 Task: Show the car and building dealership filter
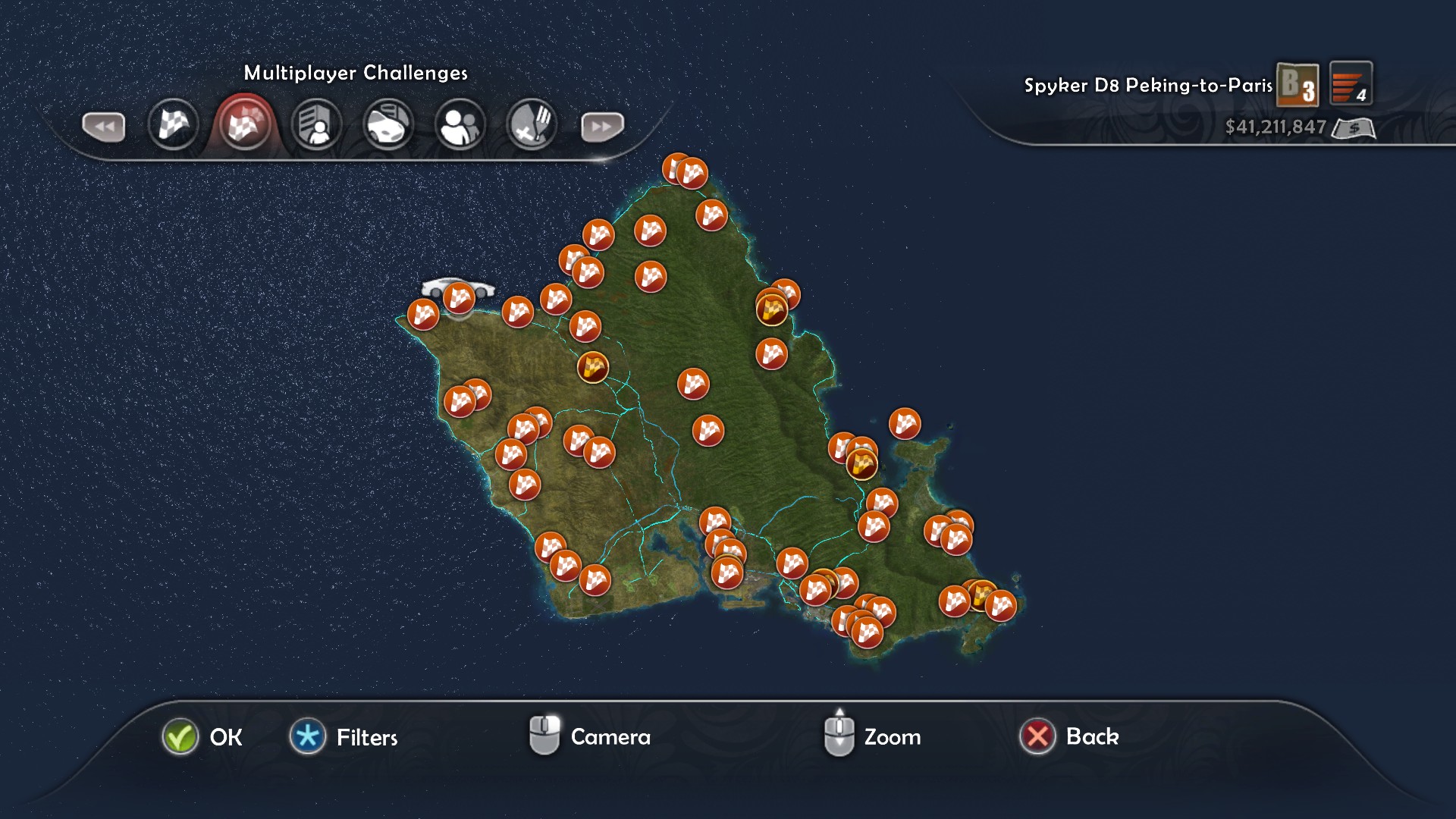pyautogui.click(x=388, y=125)
